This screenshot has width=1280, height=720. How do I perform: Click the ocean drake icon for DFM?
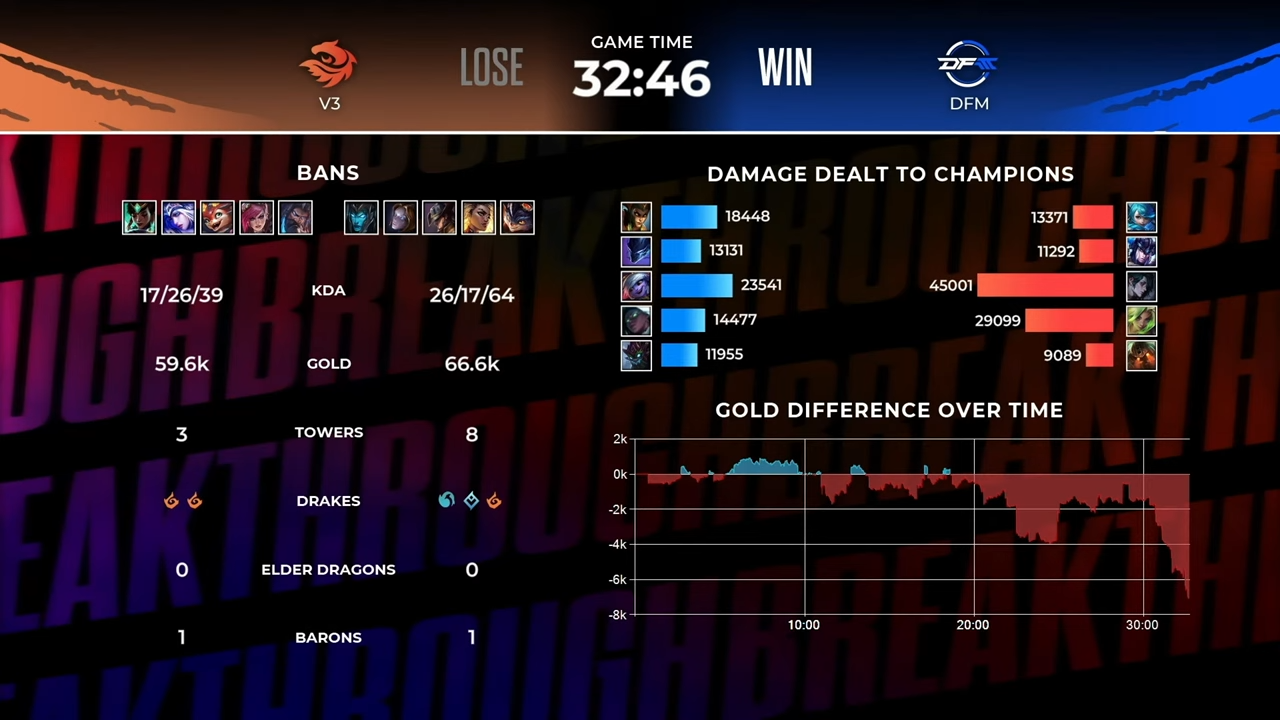tap(446, 500)
